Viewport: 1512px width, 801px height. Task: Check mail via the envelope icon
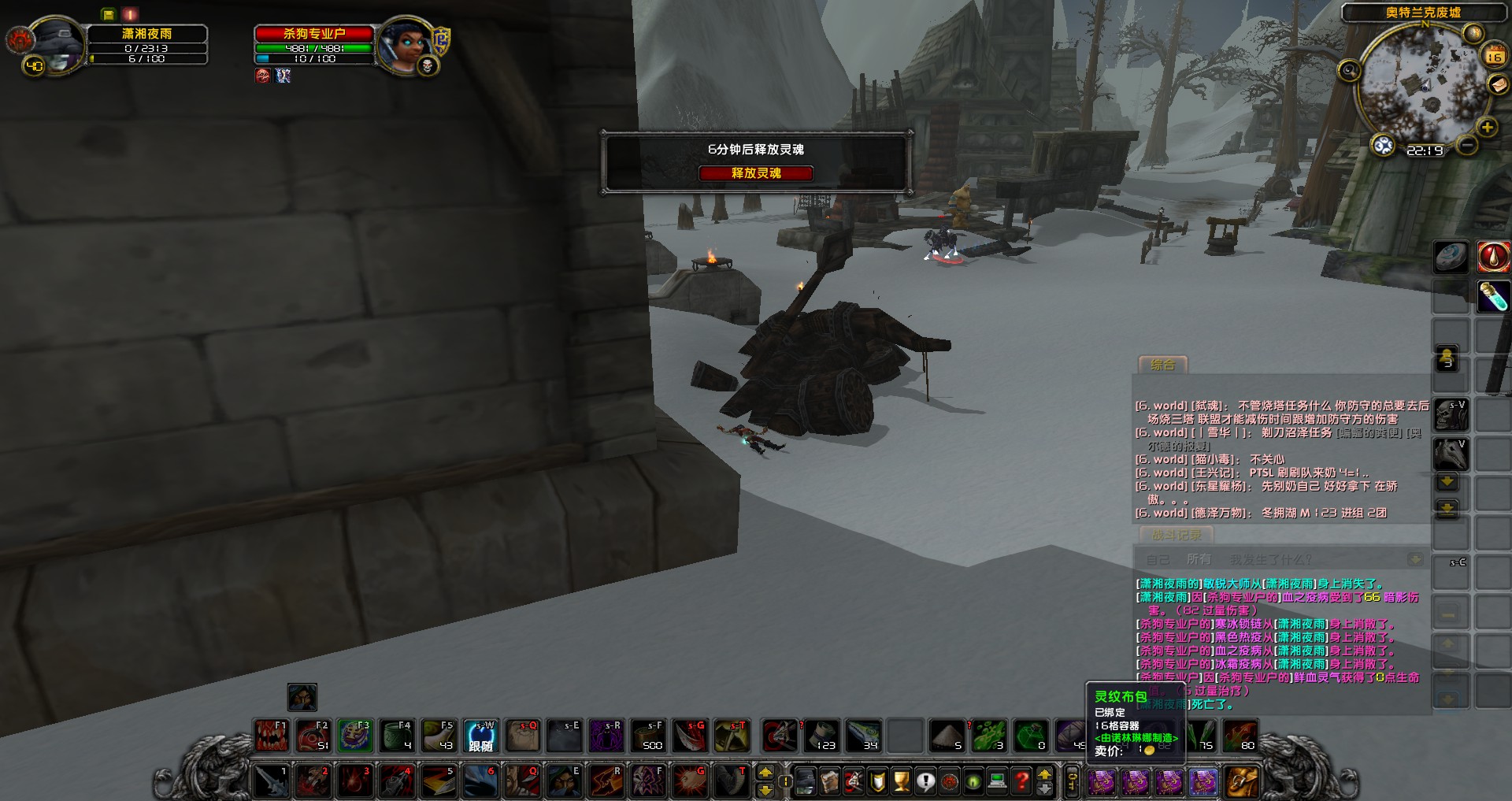click(x=1498, y=84)
